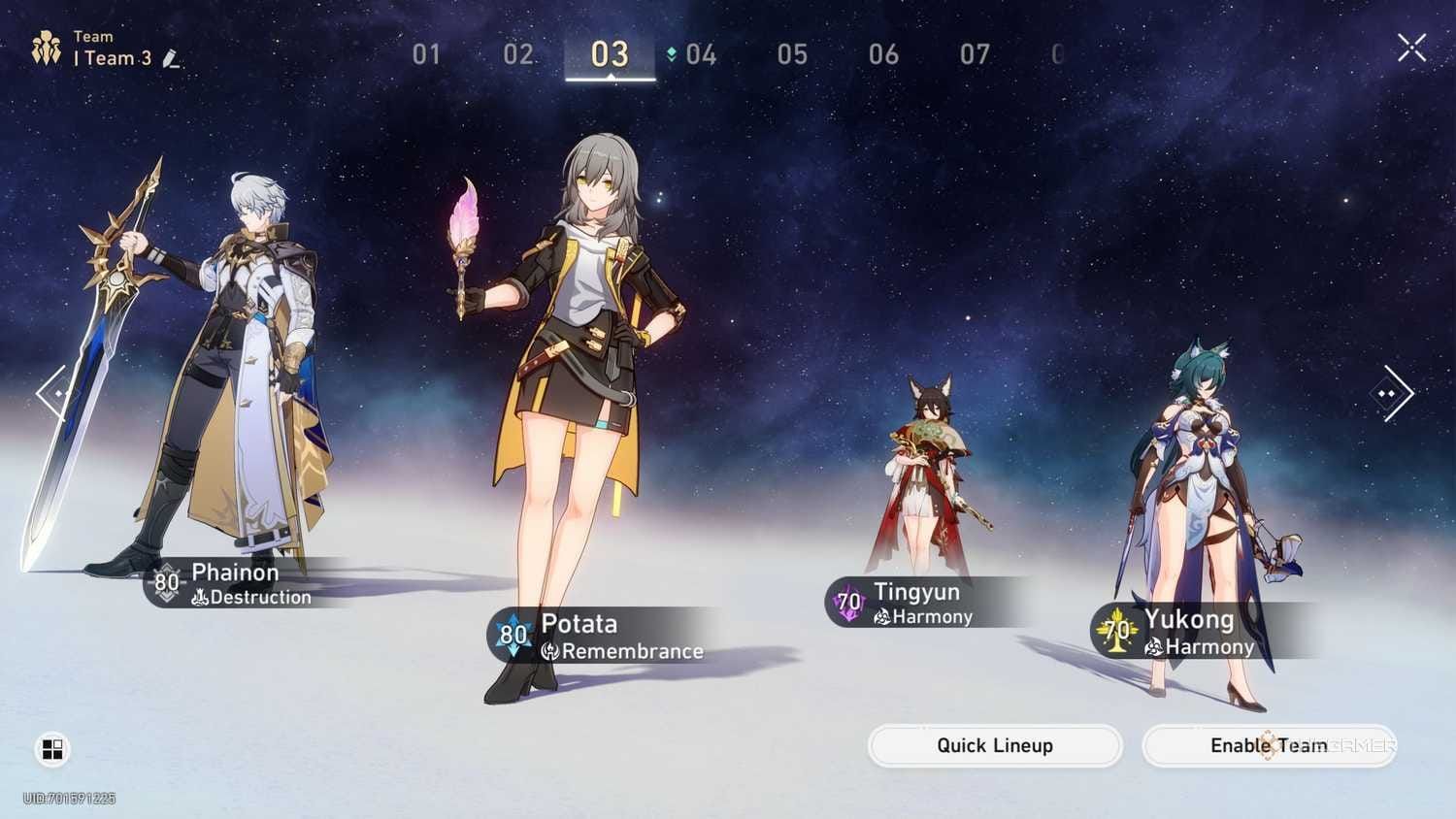1456x819 pixels.
Task: Switch to team tab 01
Action: click(x=426, y=54)
